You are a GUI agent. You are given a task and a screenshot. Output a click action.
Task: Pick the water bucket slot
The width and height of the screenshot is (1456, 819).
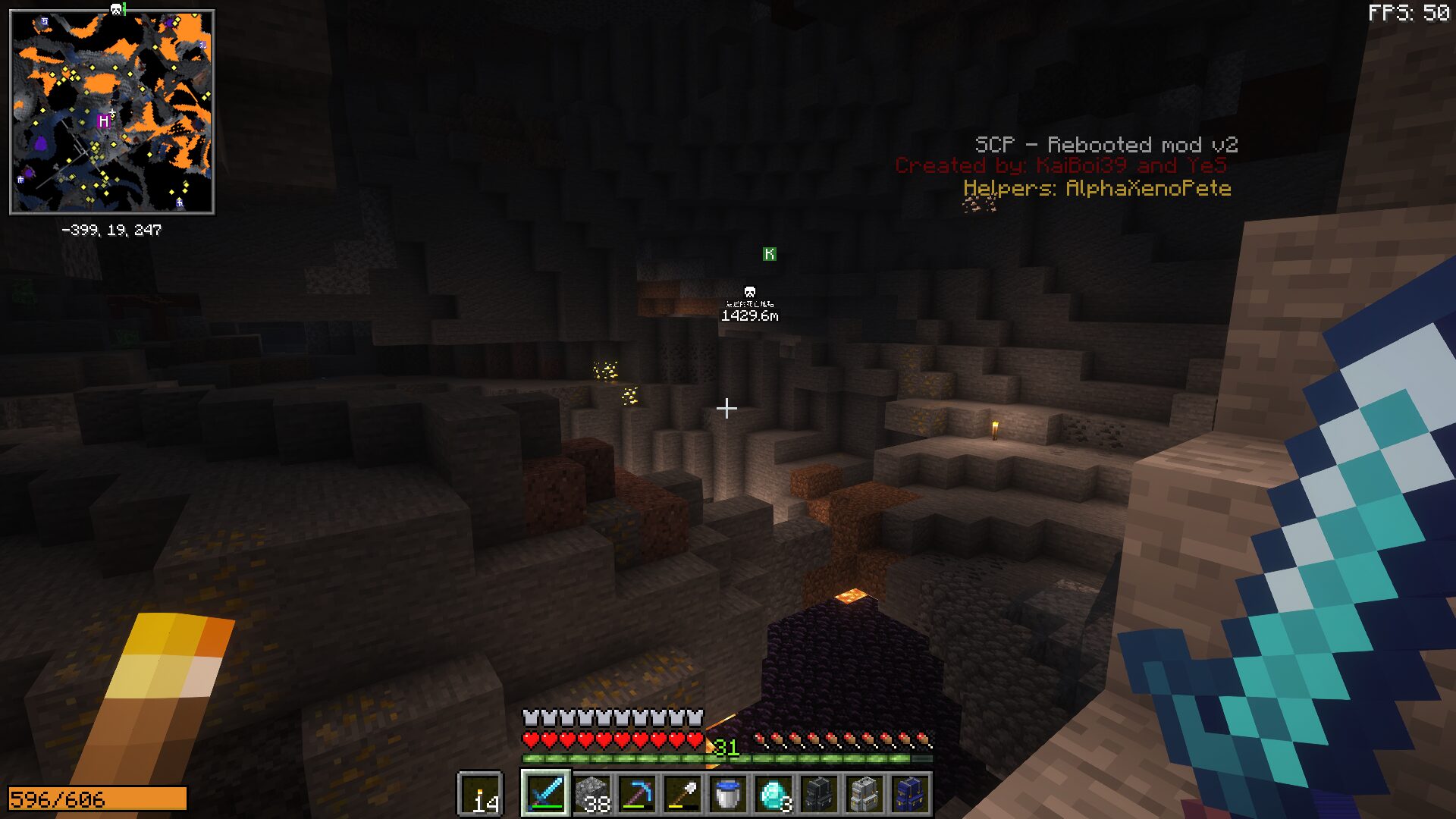[728, 794]
